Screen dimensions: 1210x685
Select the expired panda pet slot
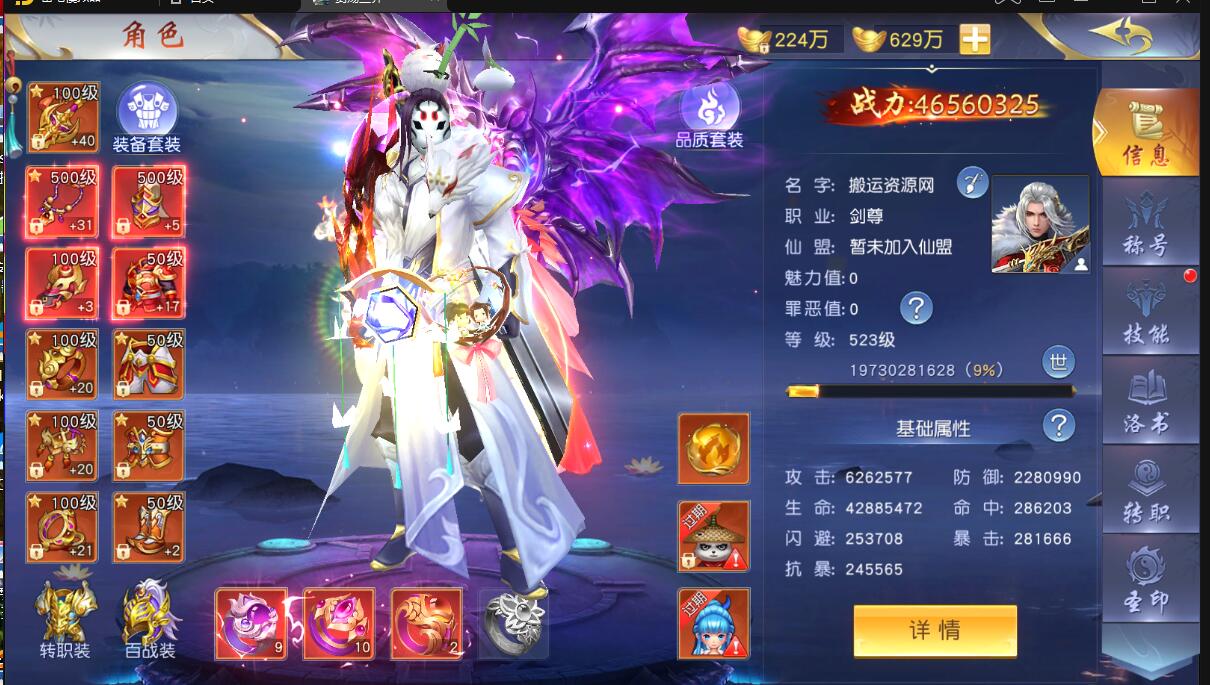pos(713,535)
